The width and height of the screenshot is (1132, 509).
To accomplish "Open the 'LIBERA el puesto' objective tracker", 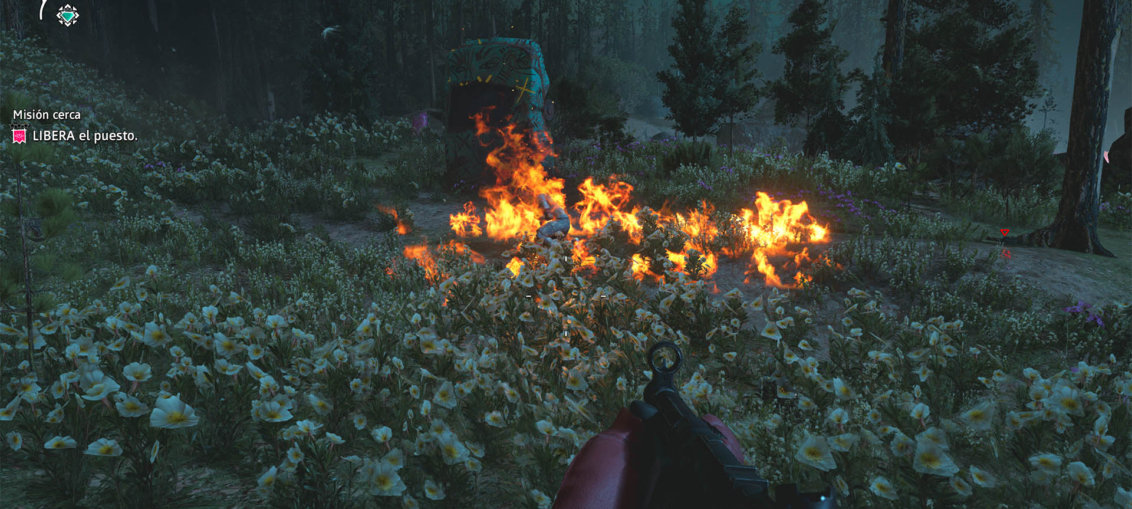I will click(84, 135).
